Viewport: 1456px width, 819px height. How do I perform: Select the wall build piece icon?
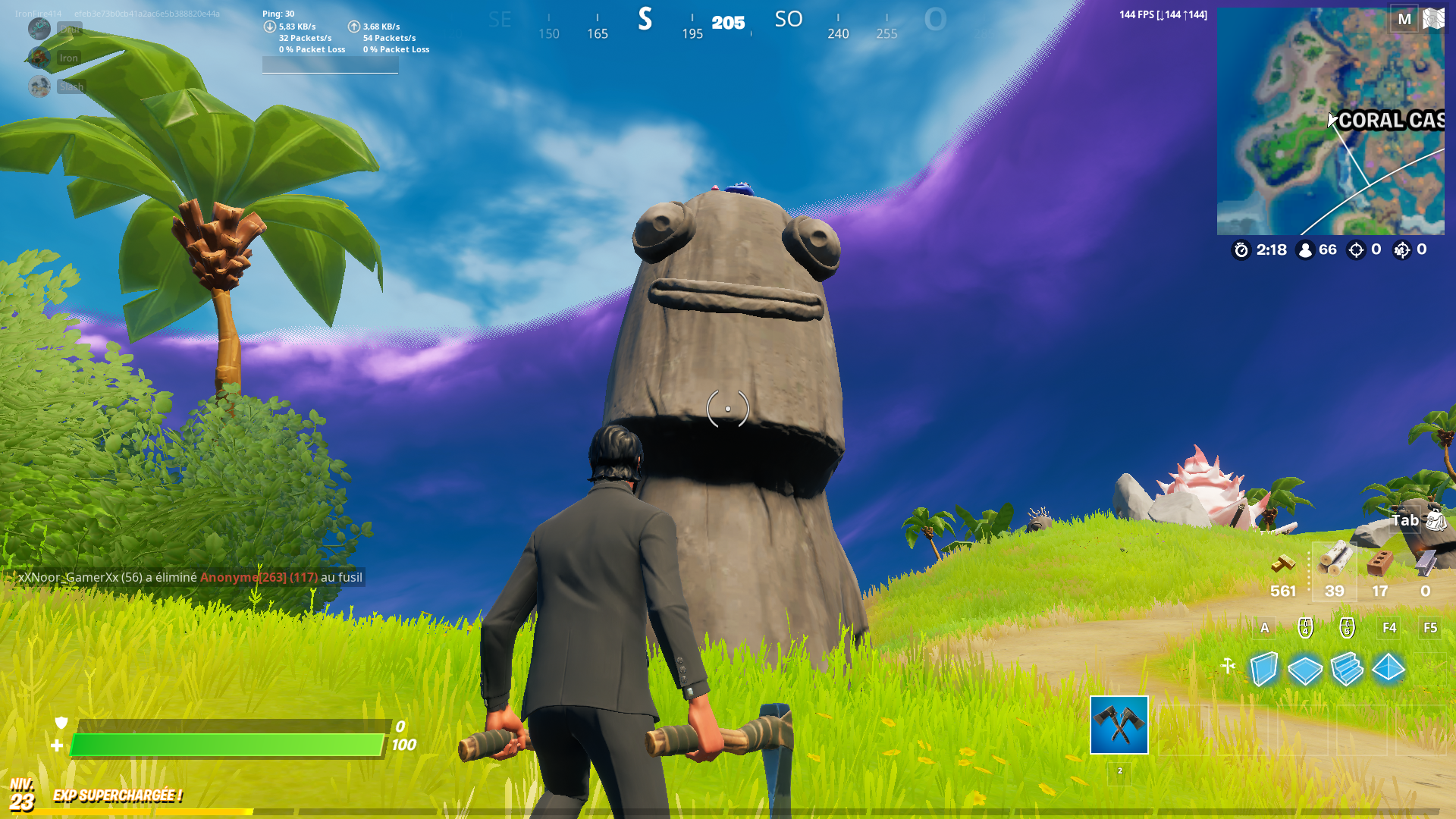tap(1264, 670)
